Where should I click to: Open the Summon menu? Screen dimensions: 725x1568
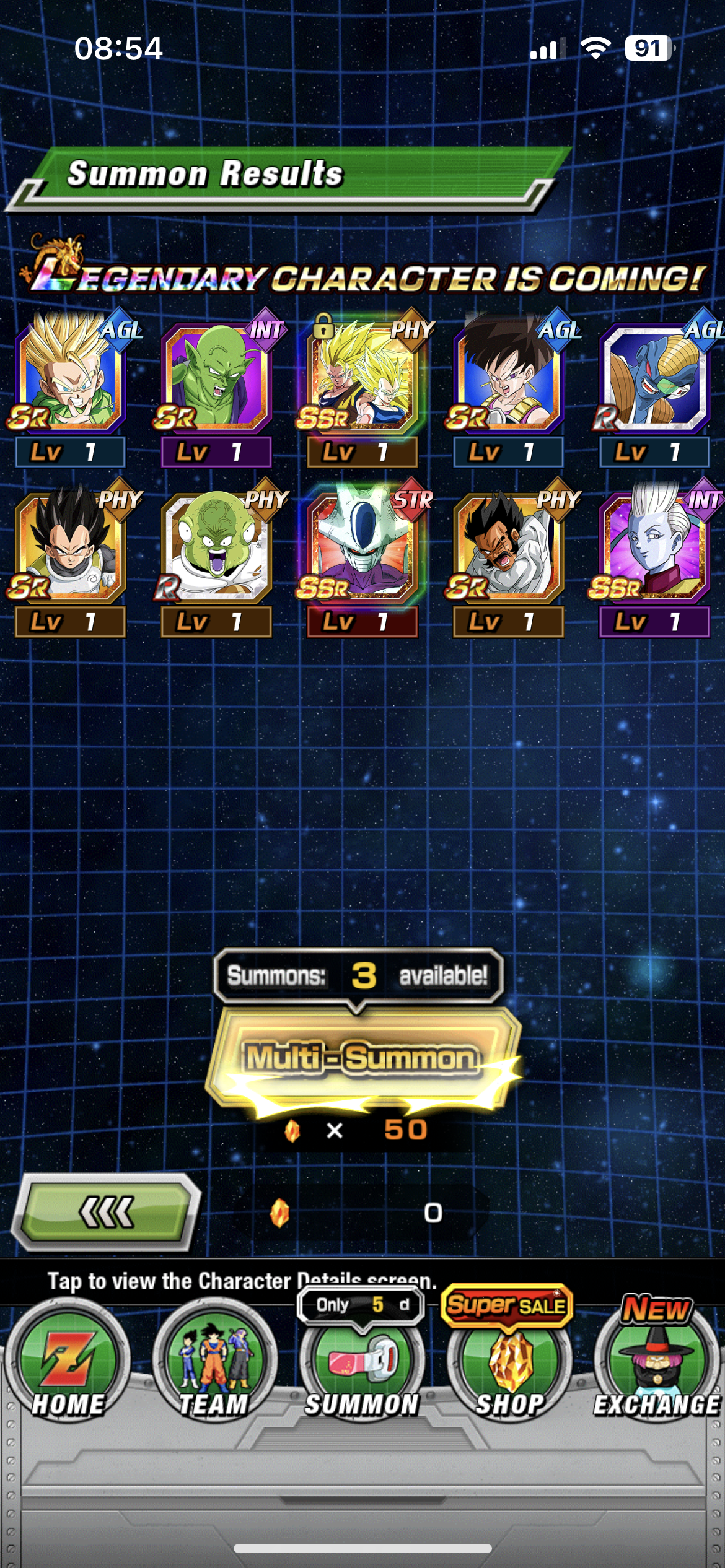pyautogui.click(x=361, y=1370)
